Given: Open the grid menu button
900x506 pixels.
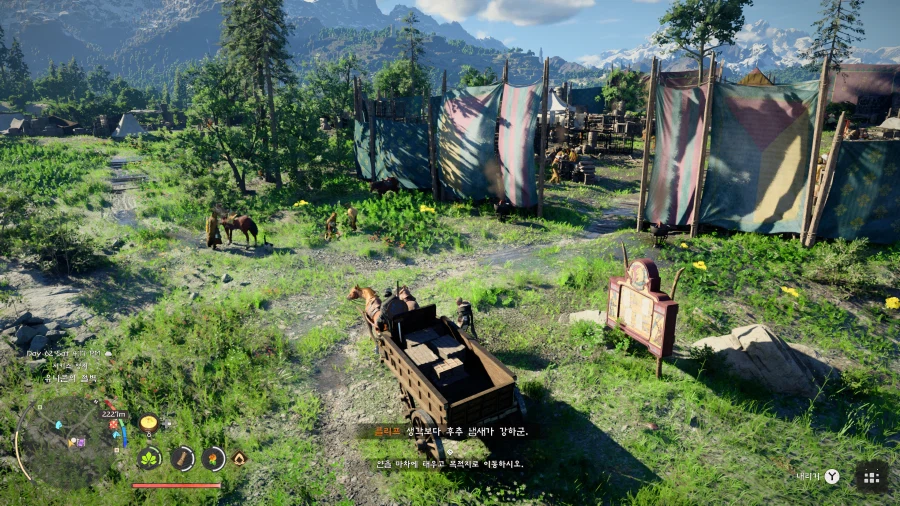Looking at the screenshot, I should tap(871, 477).
